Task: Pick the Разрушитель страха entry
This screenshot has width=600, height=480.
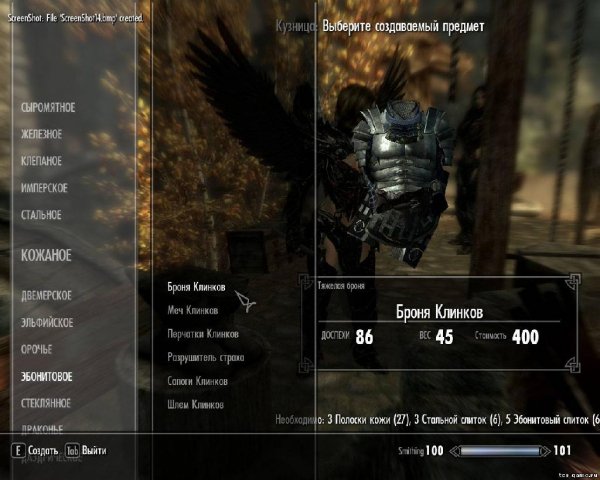Action: (x=206, y=357)
